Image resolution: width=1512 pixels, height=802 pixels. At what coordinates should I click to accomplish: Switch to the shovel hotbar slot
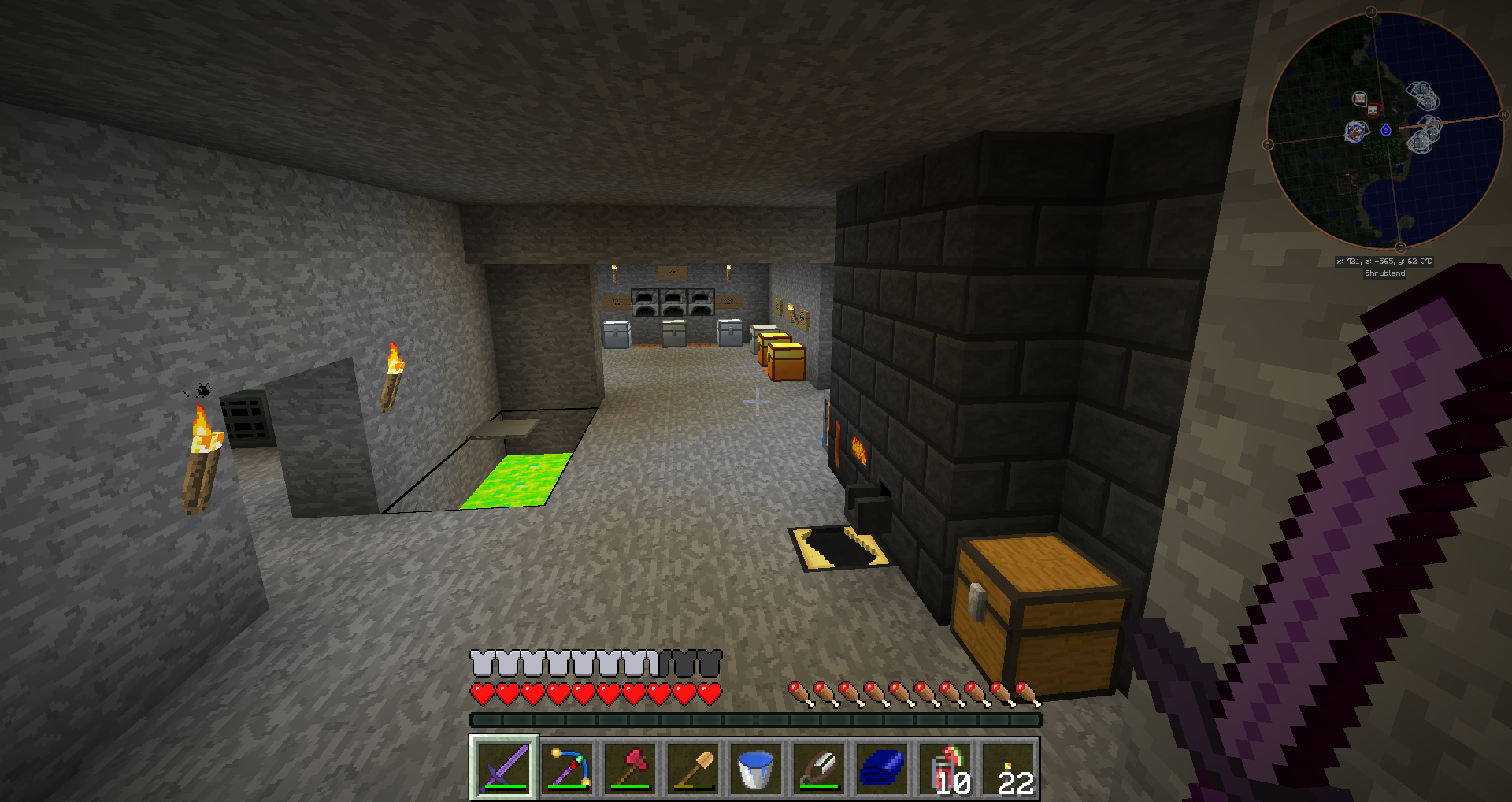coord(693,767)
